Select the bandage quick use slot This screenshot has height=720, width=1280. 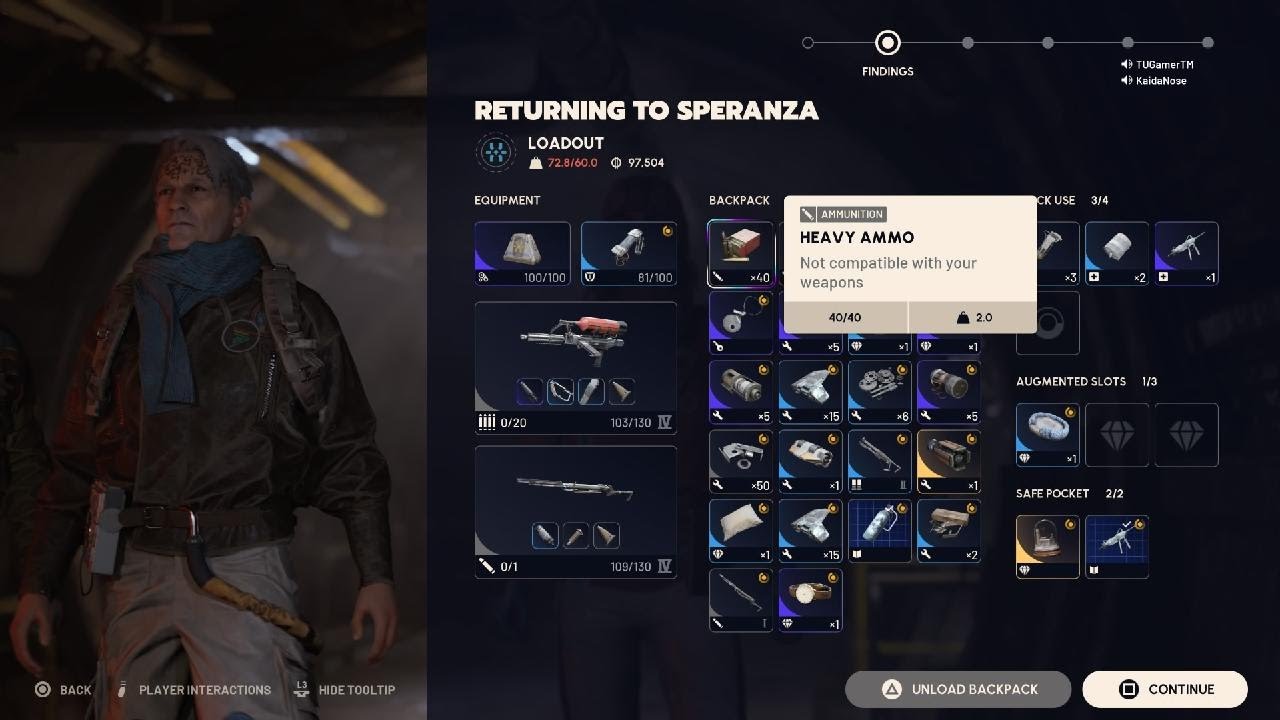(1117, 254)
